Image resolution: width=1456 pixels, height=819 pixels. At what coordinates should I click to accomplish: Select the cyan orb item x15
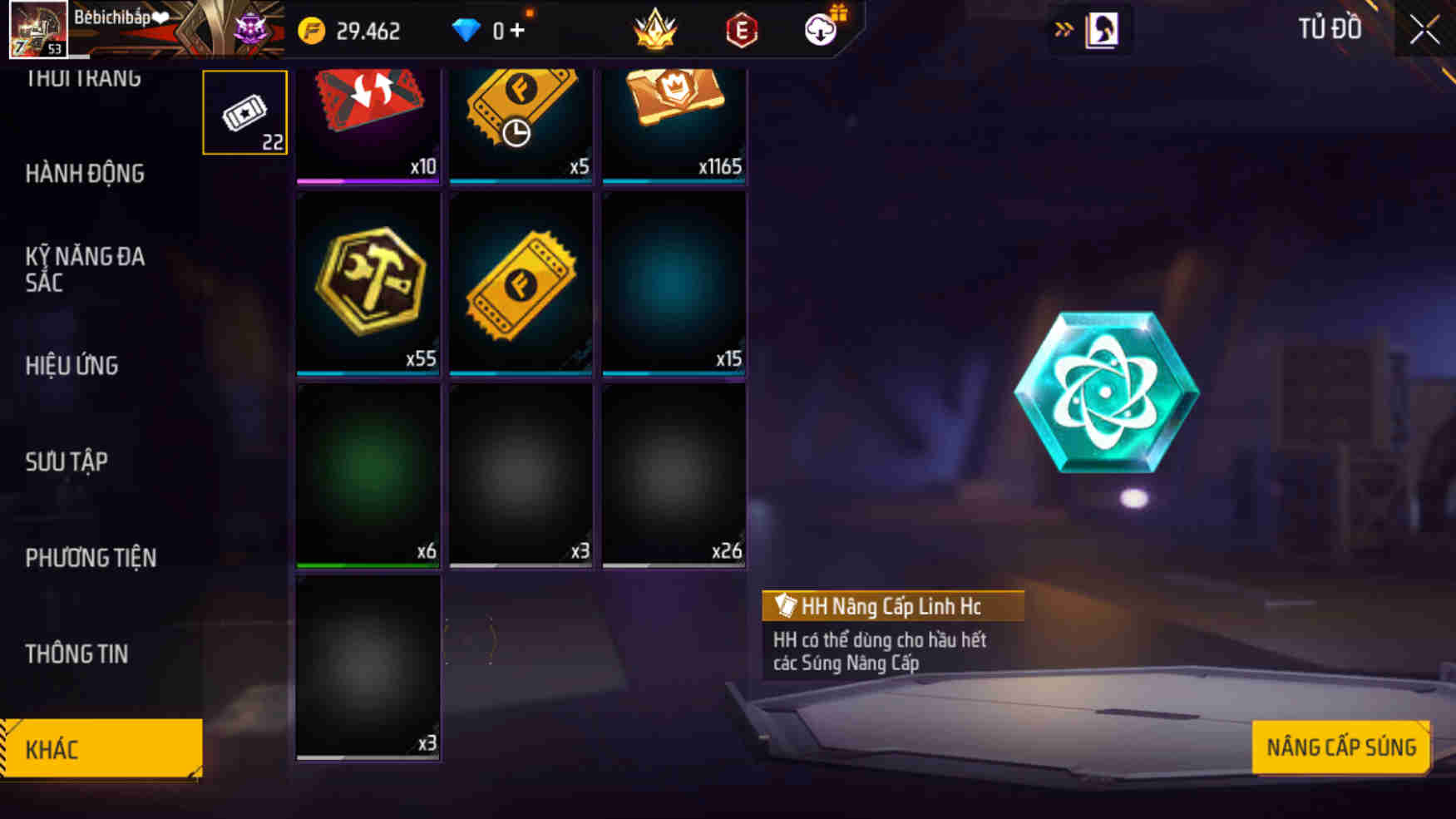[674, 287]
